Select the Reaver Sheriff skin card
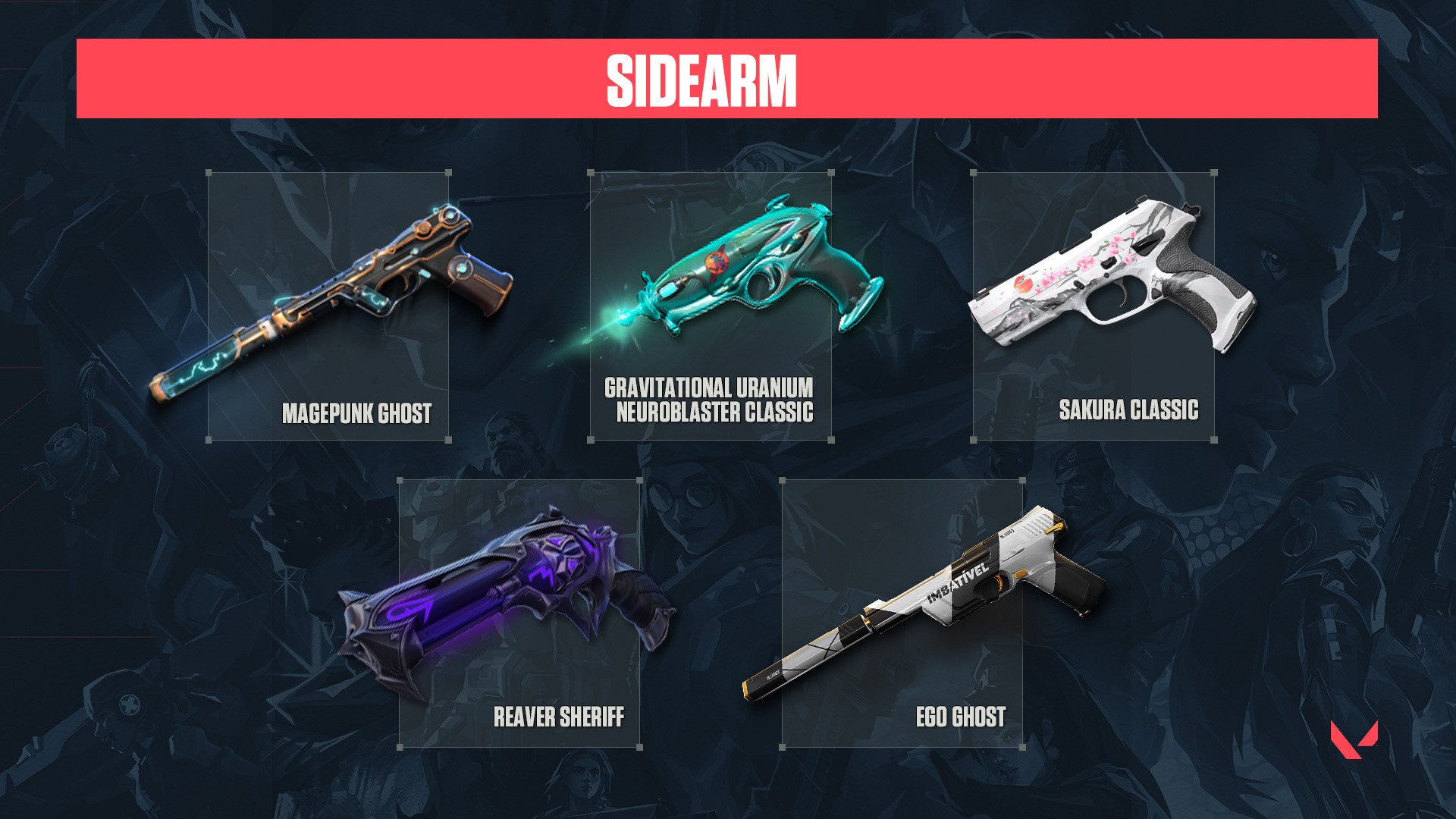1456x819 pixels. tap(519, 613)
